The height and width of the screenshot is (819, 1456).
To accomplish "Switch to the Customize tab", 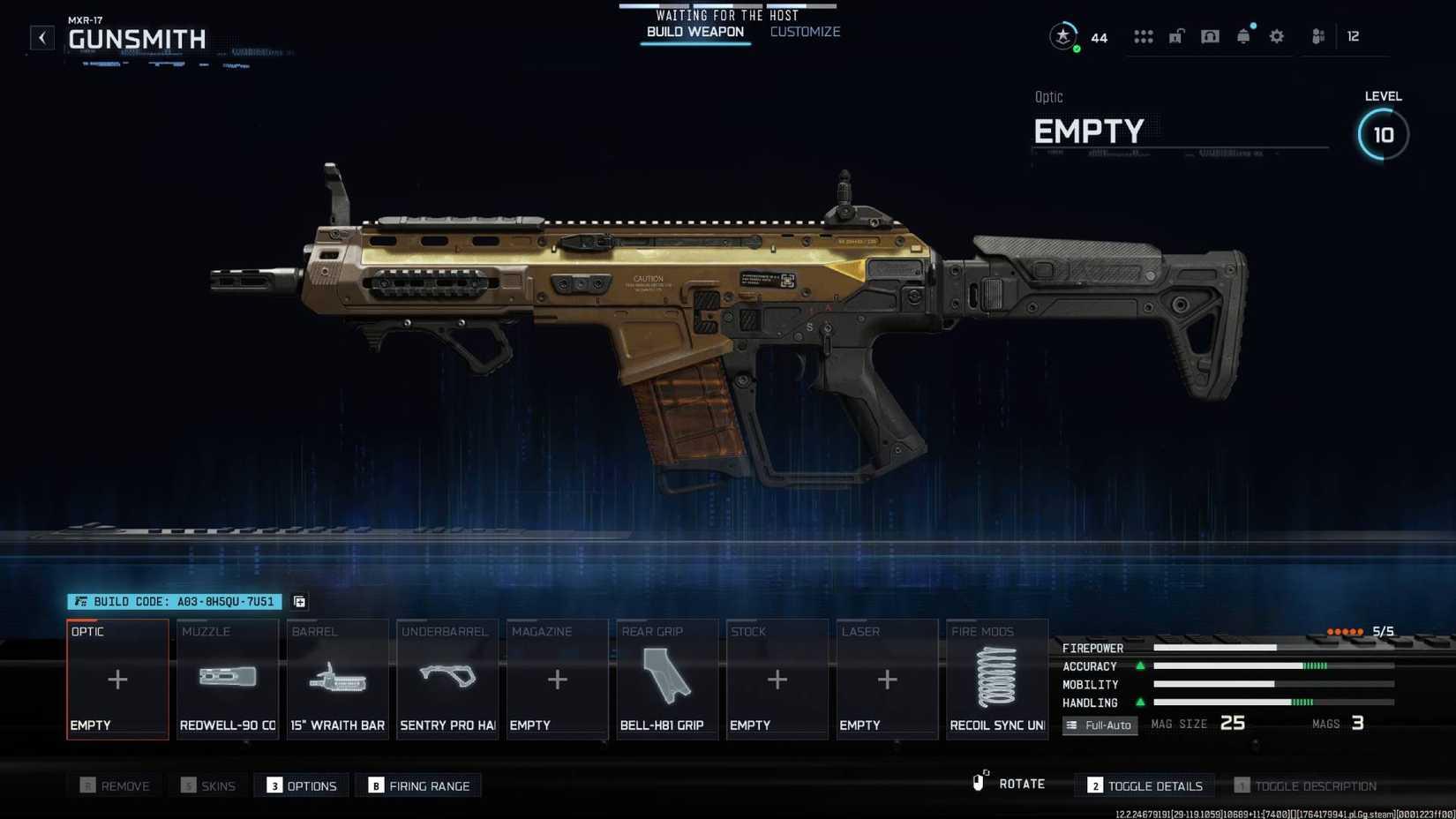I will coord(804,31).
